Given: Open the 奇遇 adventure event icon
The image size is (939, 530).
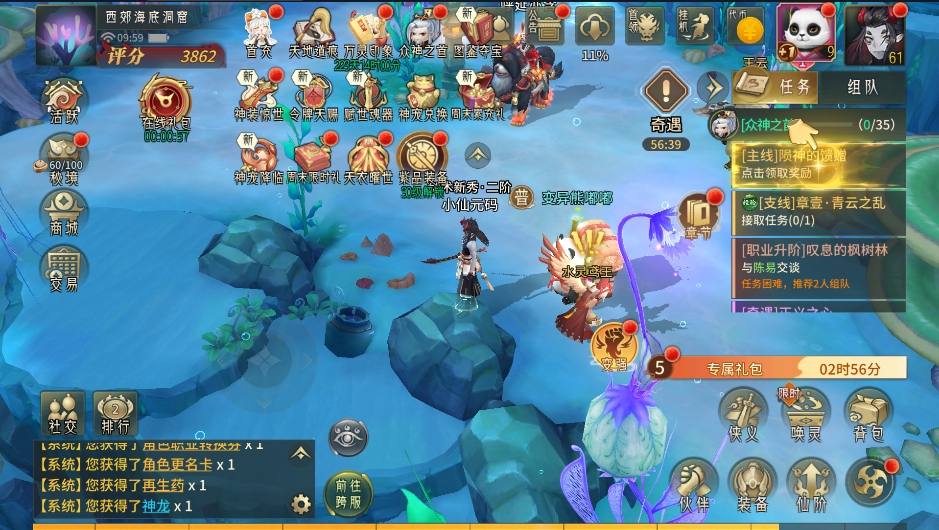Looking at the screenshot, I should pyautogui.click(x=664, y=103).
